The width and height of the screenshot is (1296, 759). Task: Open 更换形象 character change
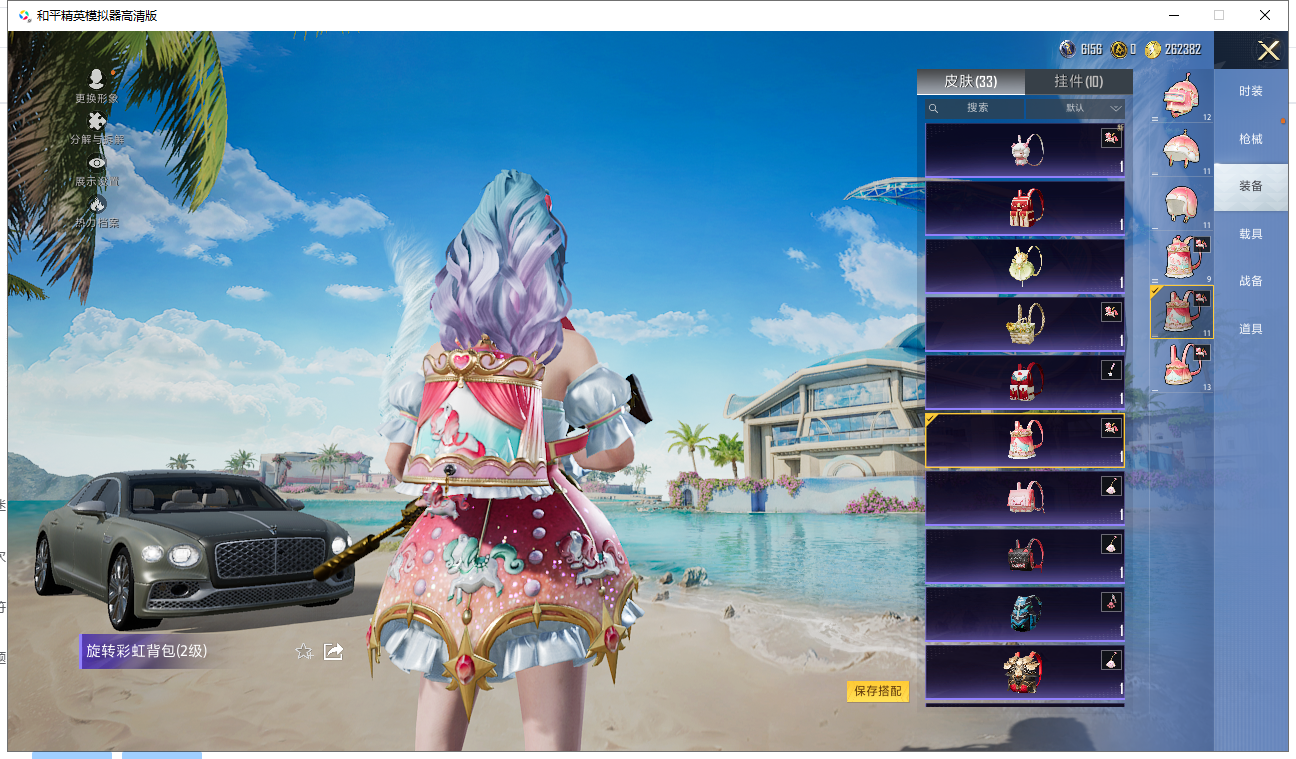[x=97, y=86]
